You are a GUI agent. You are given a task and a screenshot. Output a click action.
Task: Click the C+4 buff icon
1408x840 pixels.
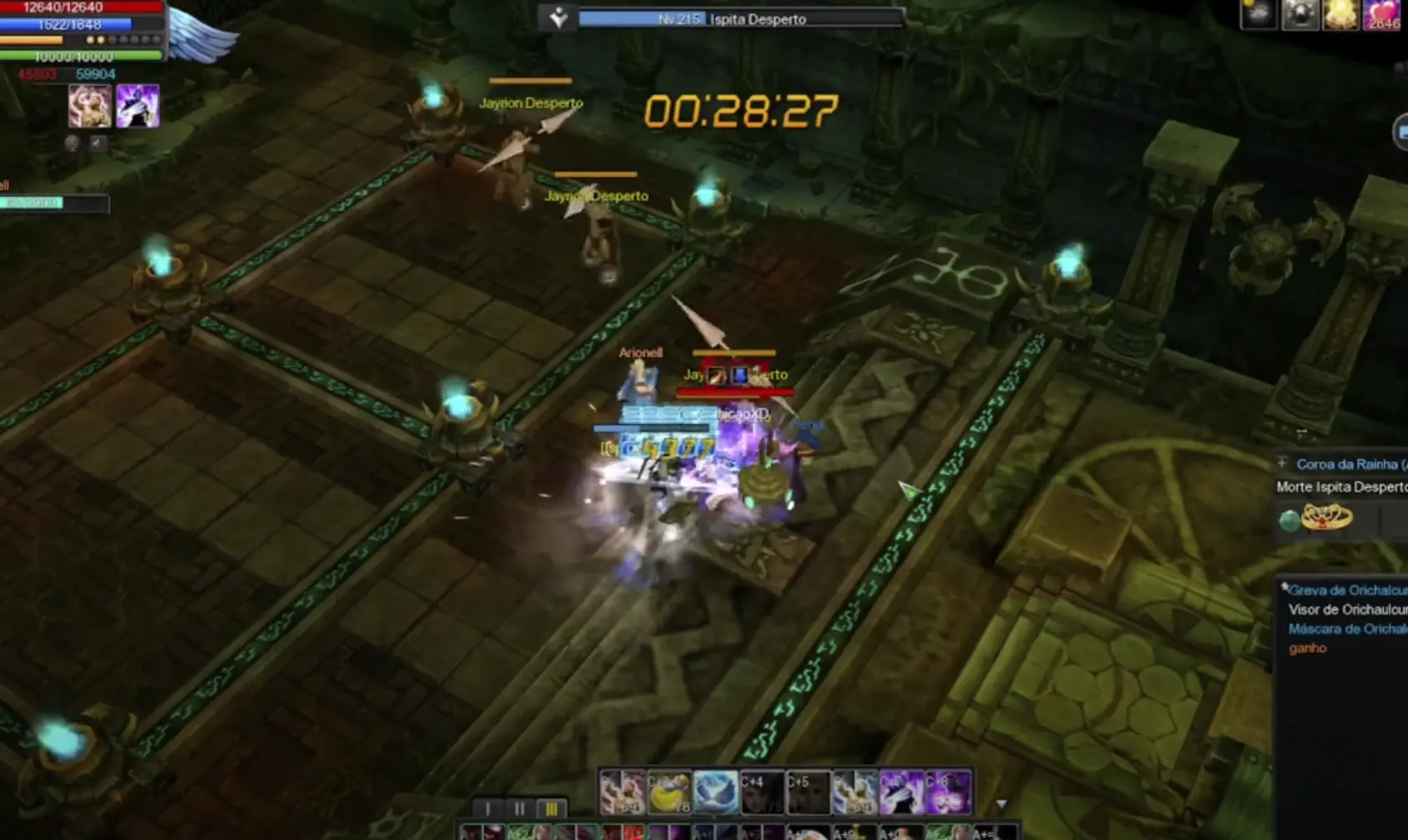761,792
